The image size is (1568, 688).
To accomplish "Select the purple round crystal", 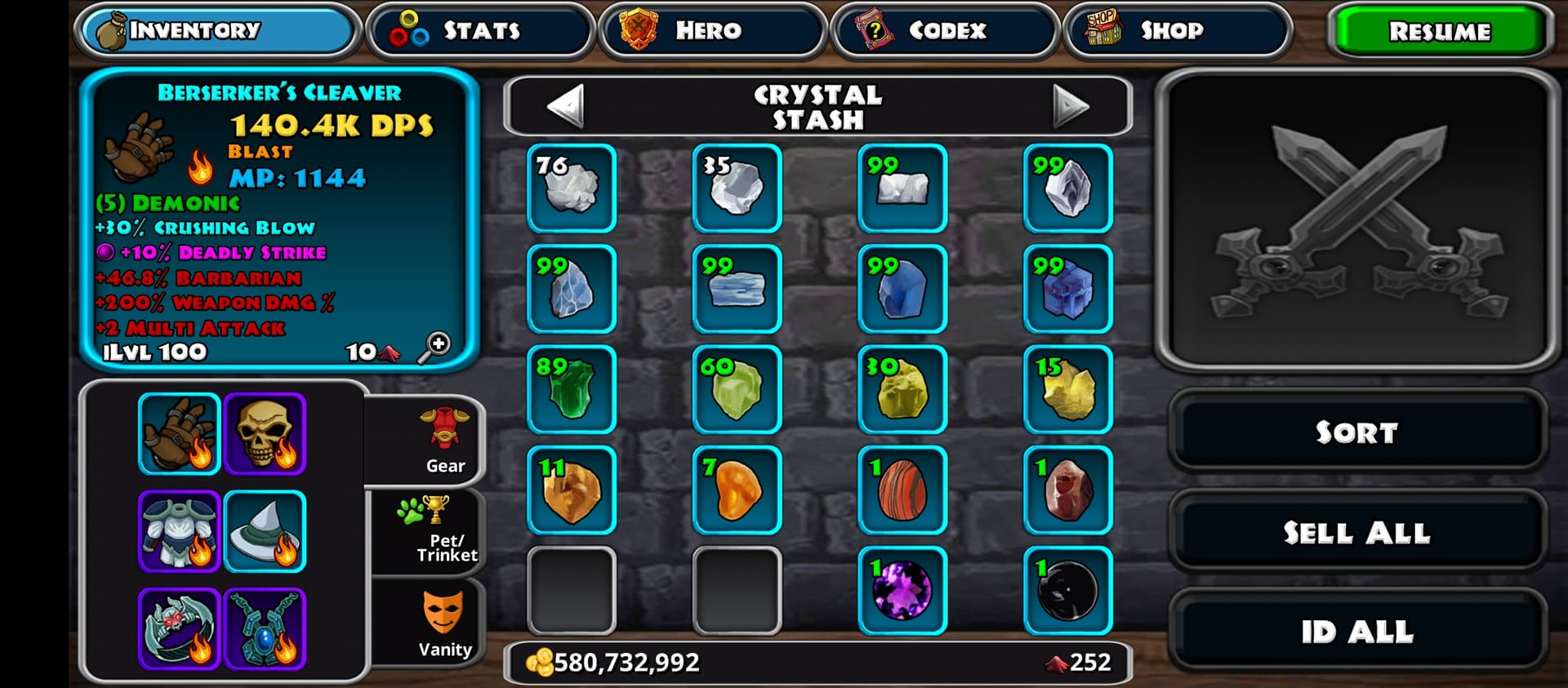I will [902, 590].
